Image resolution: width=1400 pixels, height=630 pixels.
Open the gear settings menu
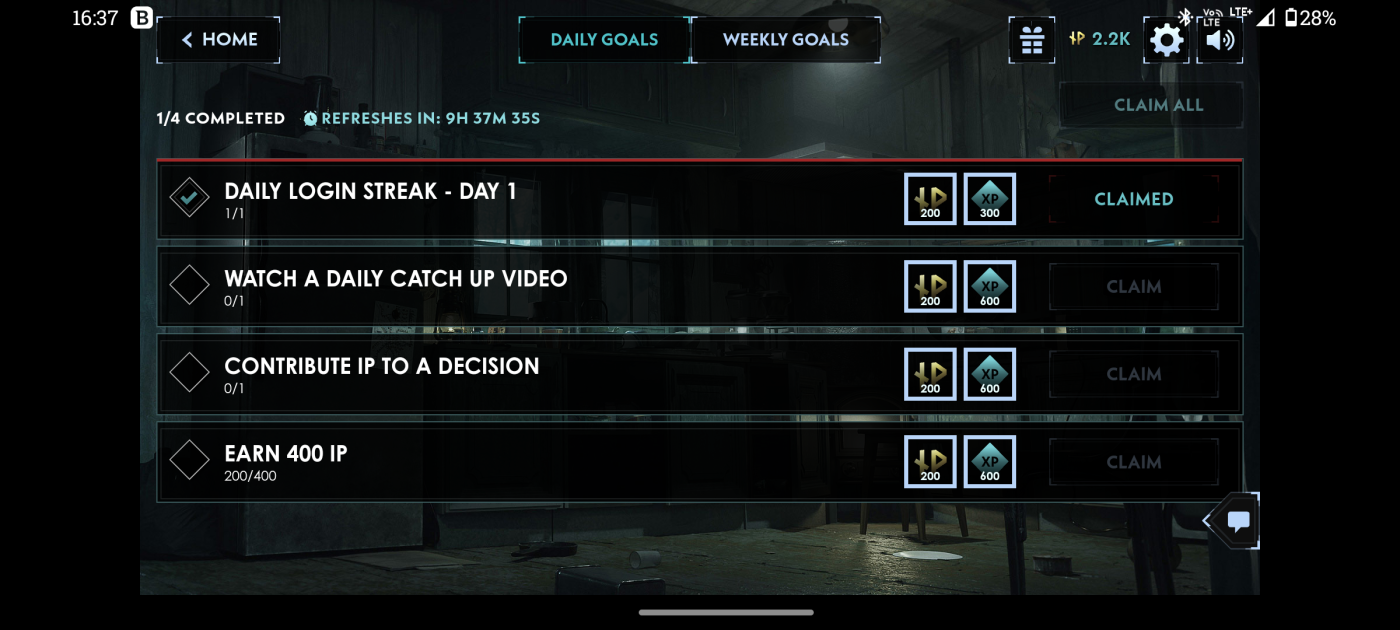pyautogui.click(x=1166, y=40)
